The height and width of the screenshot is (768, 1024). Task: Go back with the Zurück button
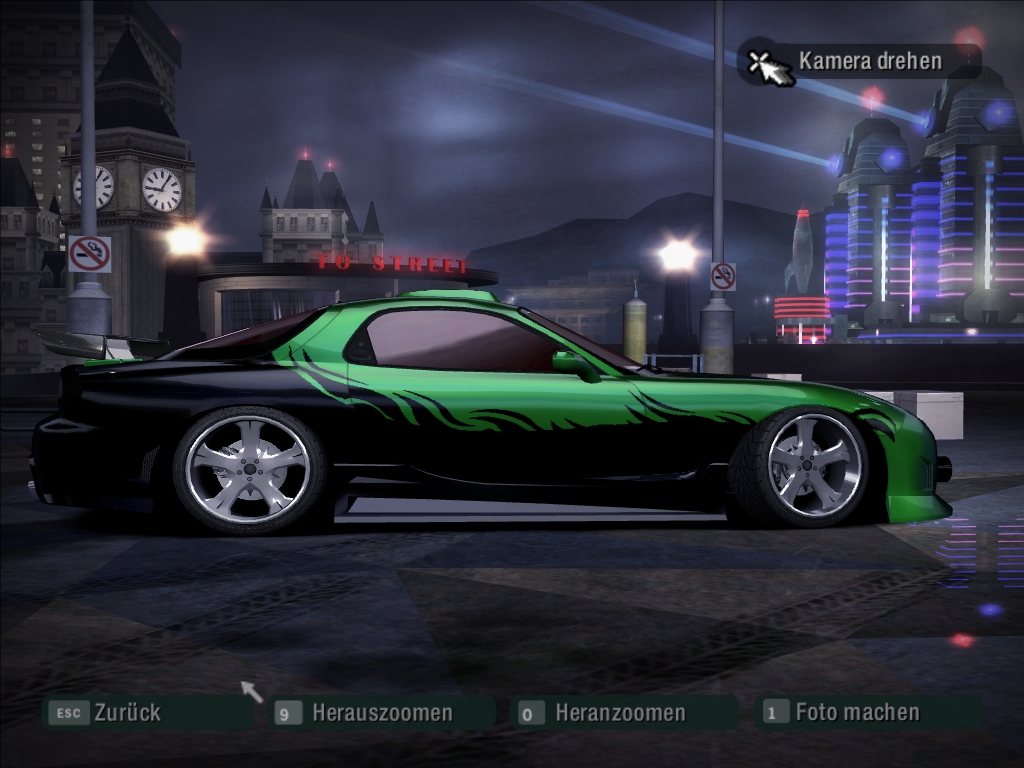pos(126,713)
